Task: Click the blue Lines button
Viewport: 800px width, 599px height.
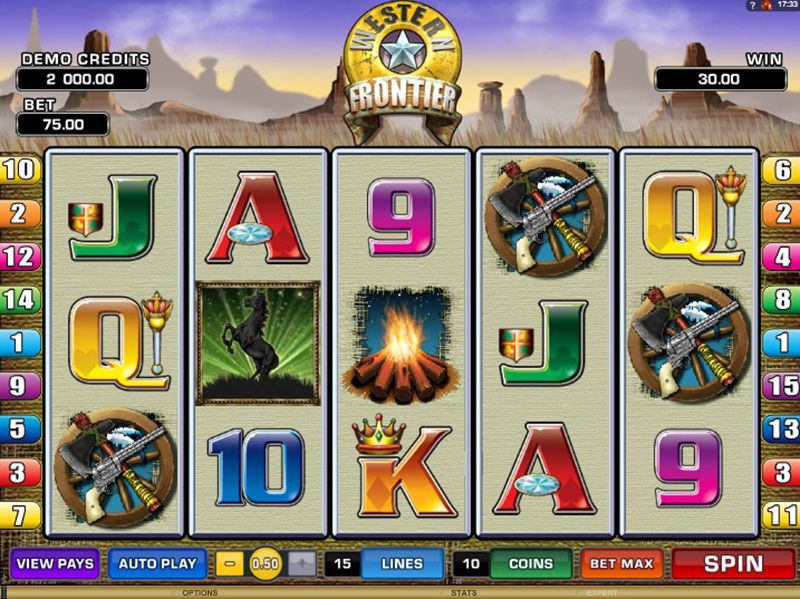Action: coord(402,564)
